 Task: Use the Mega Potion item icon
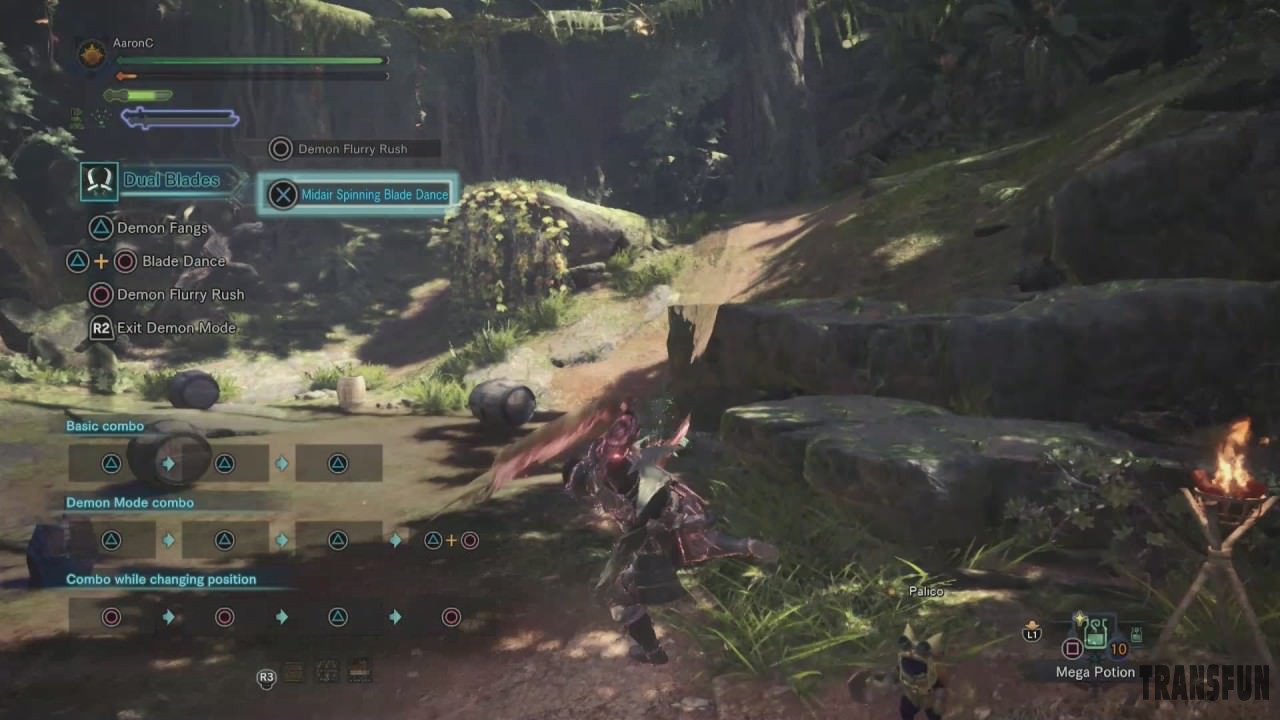pyautogui.click(x=1097, y=632)
